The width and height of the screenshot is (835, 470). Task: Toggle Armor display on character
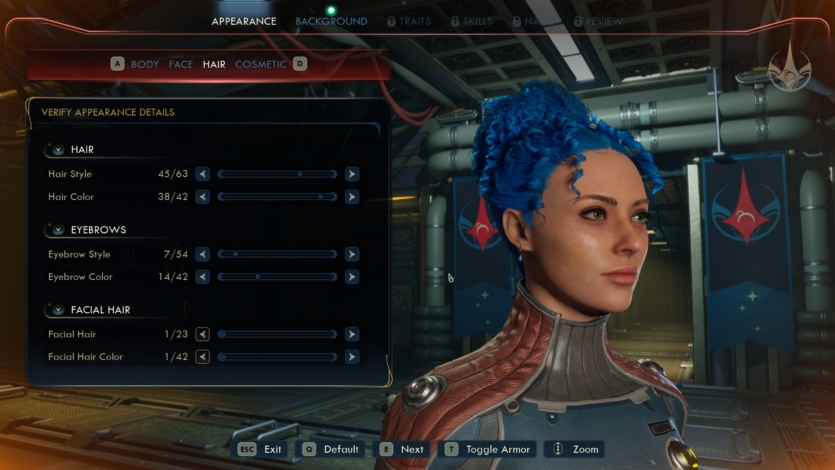coord(489,449)
